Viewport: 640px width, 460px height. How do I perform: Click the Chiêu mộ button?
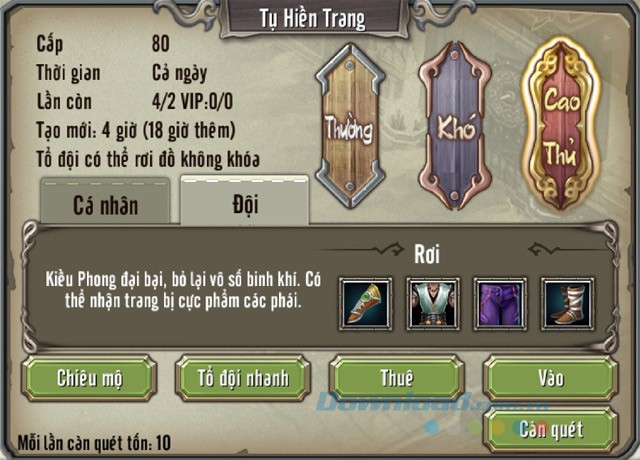90,377
